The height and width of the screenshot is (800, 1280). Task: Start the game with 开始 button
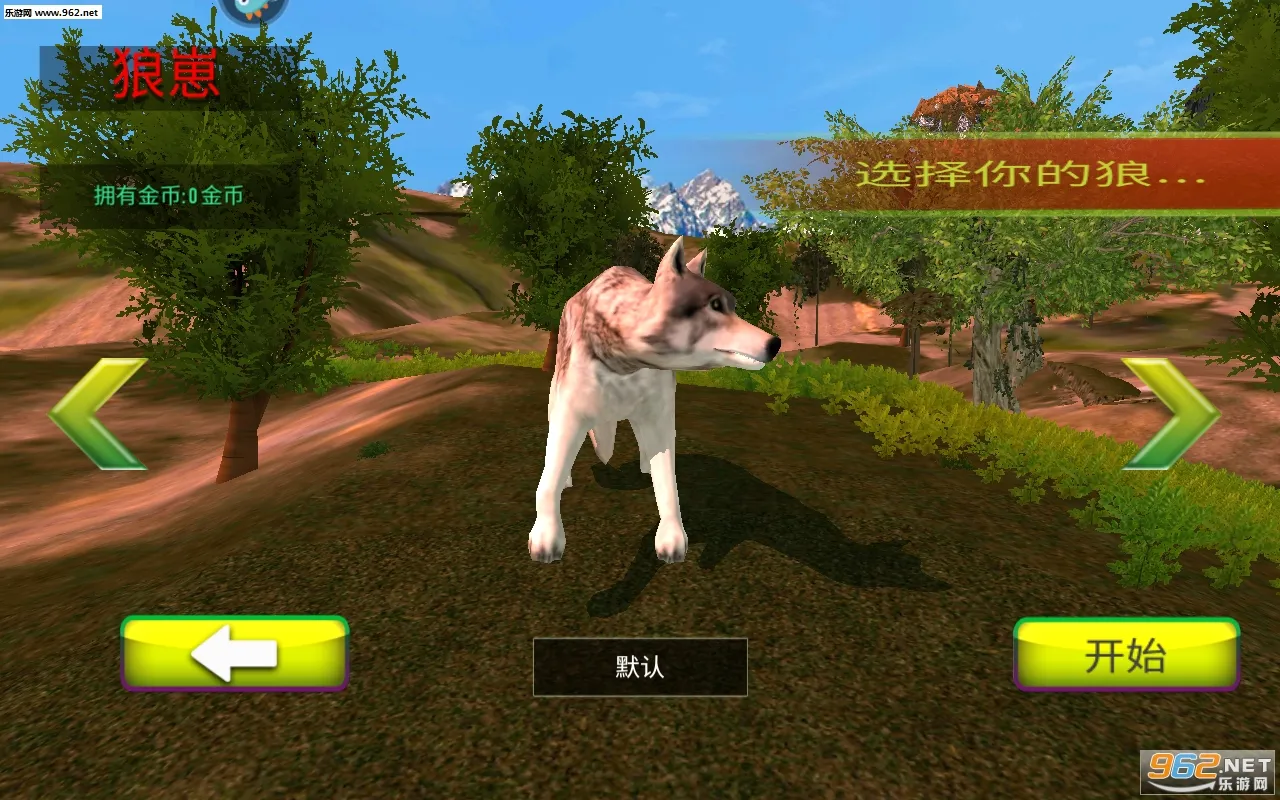pos(1126,655)
